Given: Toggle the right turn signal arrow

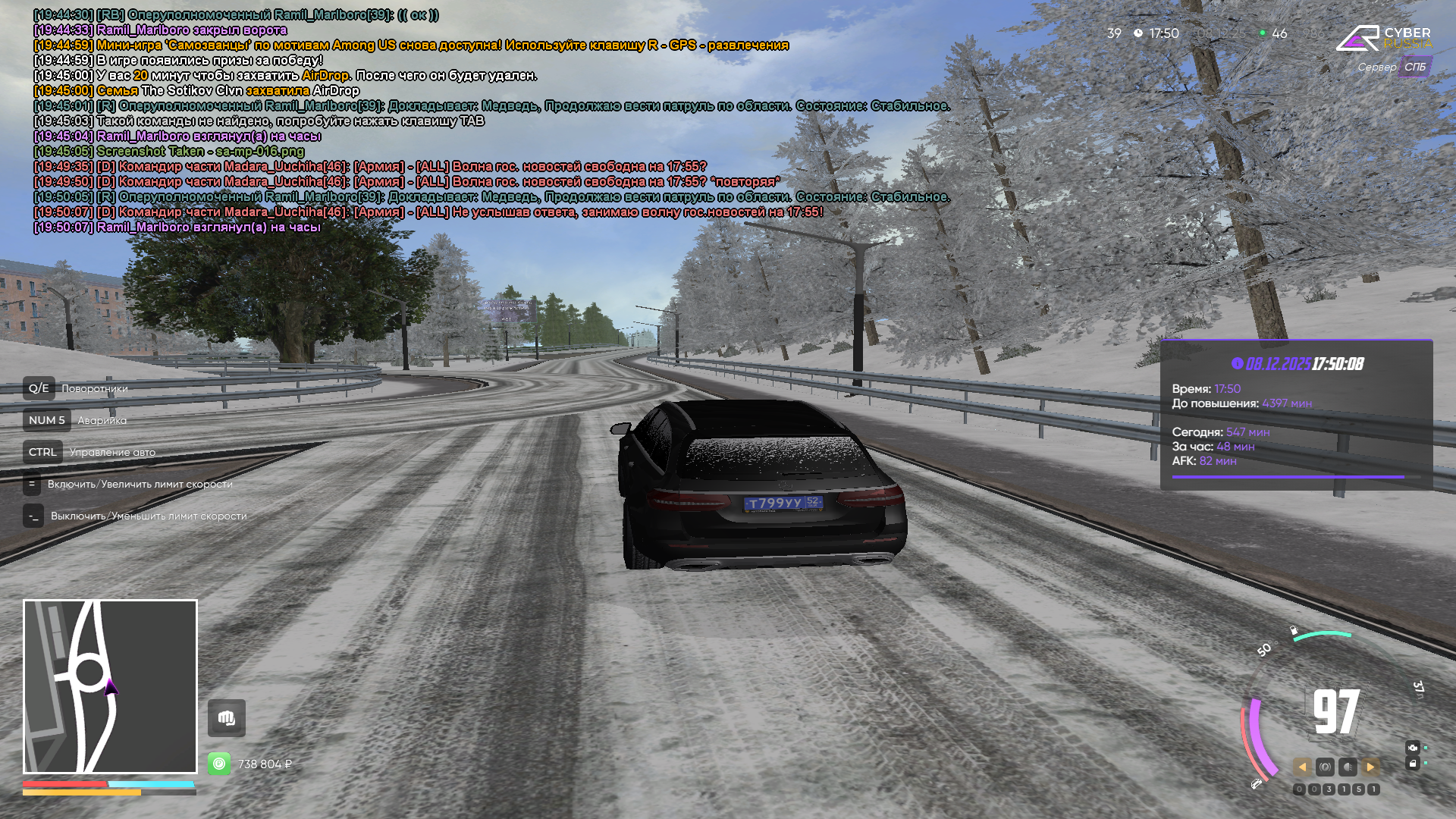Looking at the screenshot, I should pos(1370,767).
